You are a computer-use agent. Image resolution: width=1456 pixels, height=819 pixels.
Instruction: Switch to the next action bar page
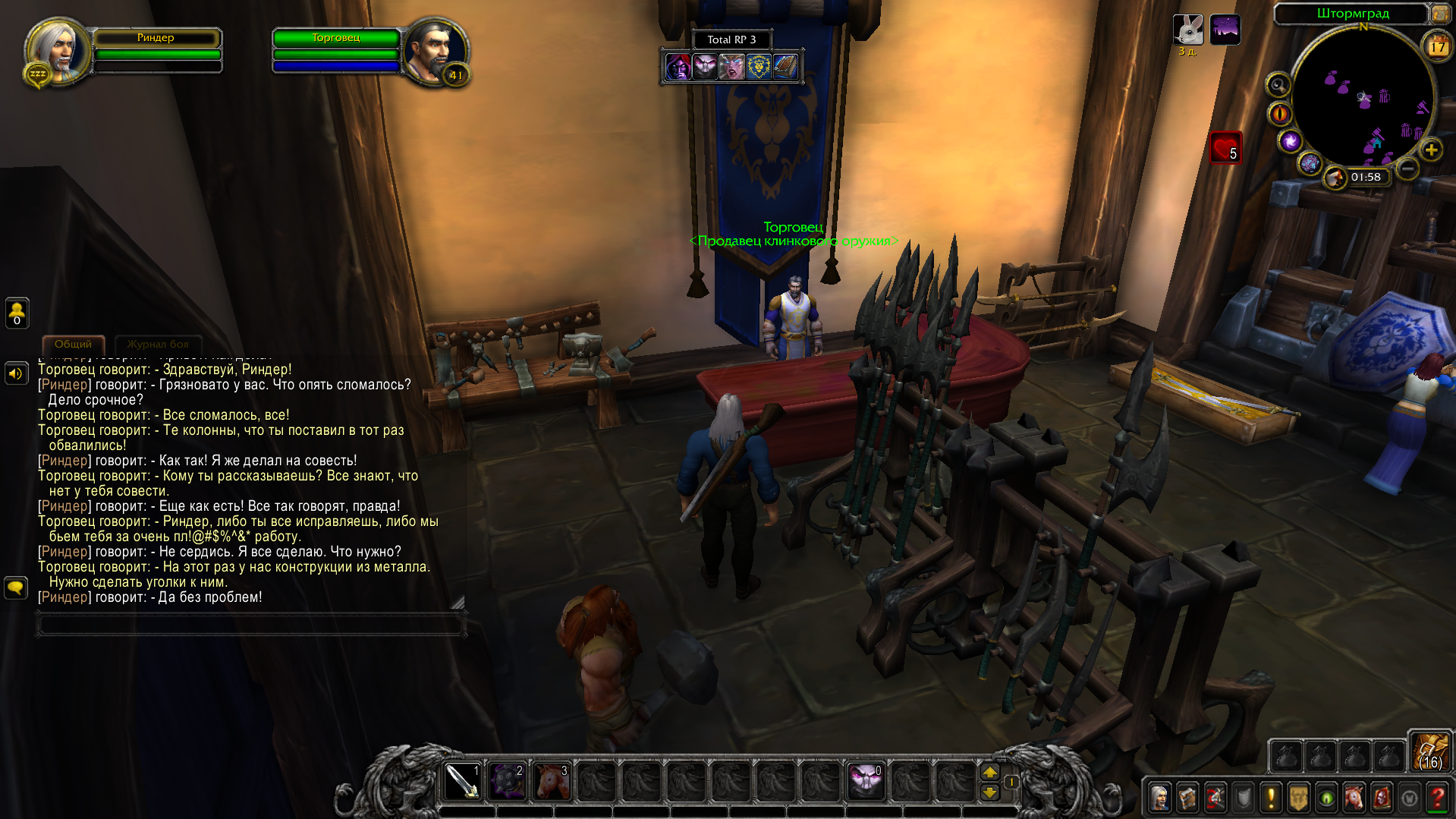click(990, 772)
